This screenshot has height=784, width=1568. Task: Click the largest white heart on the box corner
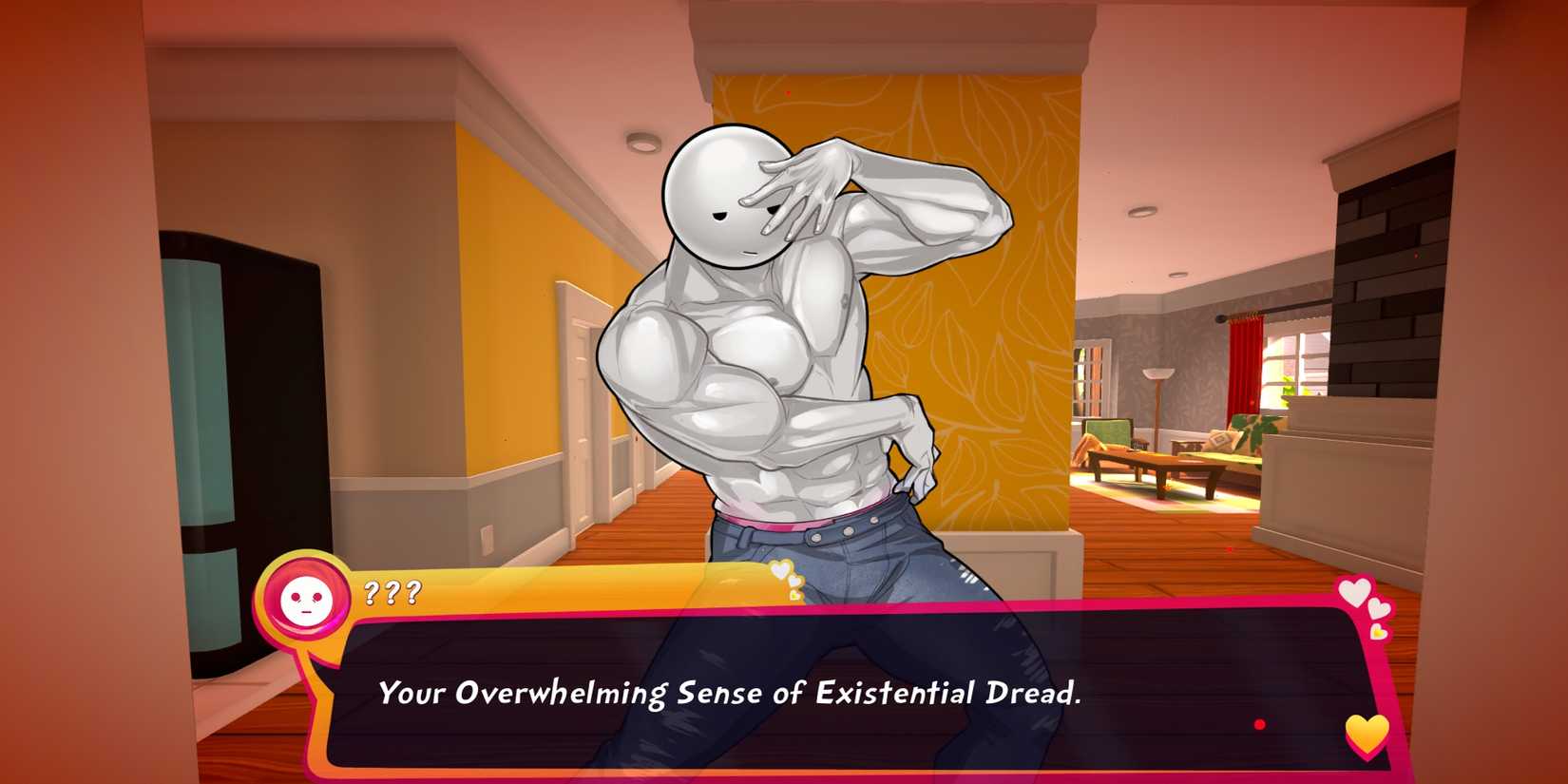pos(1356,590)
